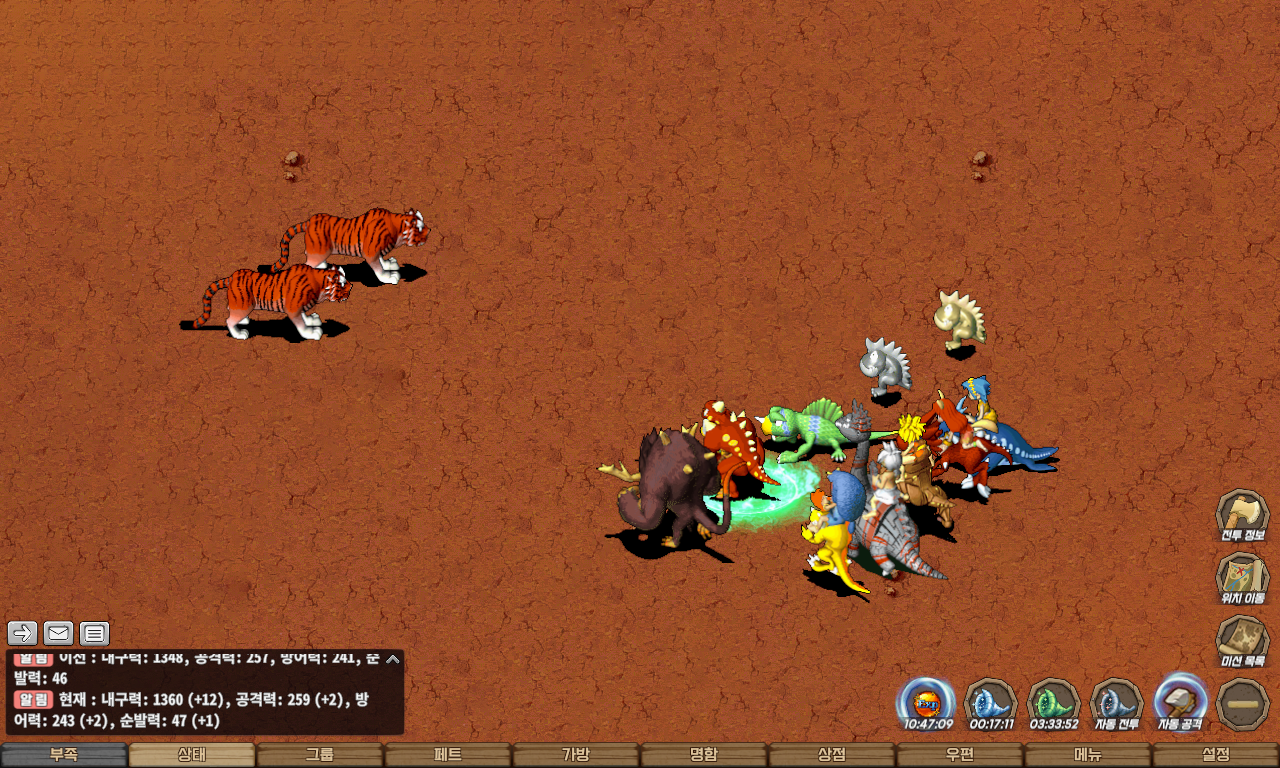Check the 우편 (mail) tab

coord(960,755)
